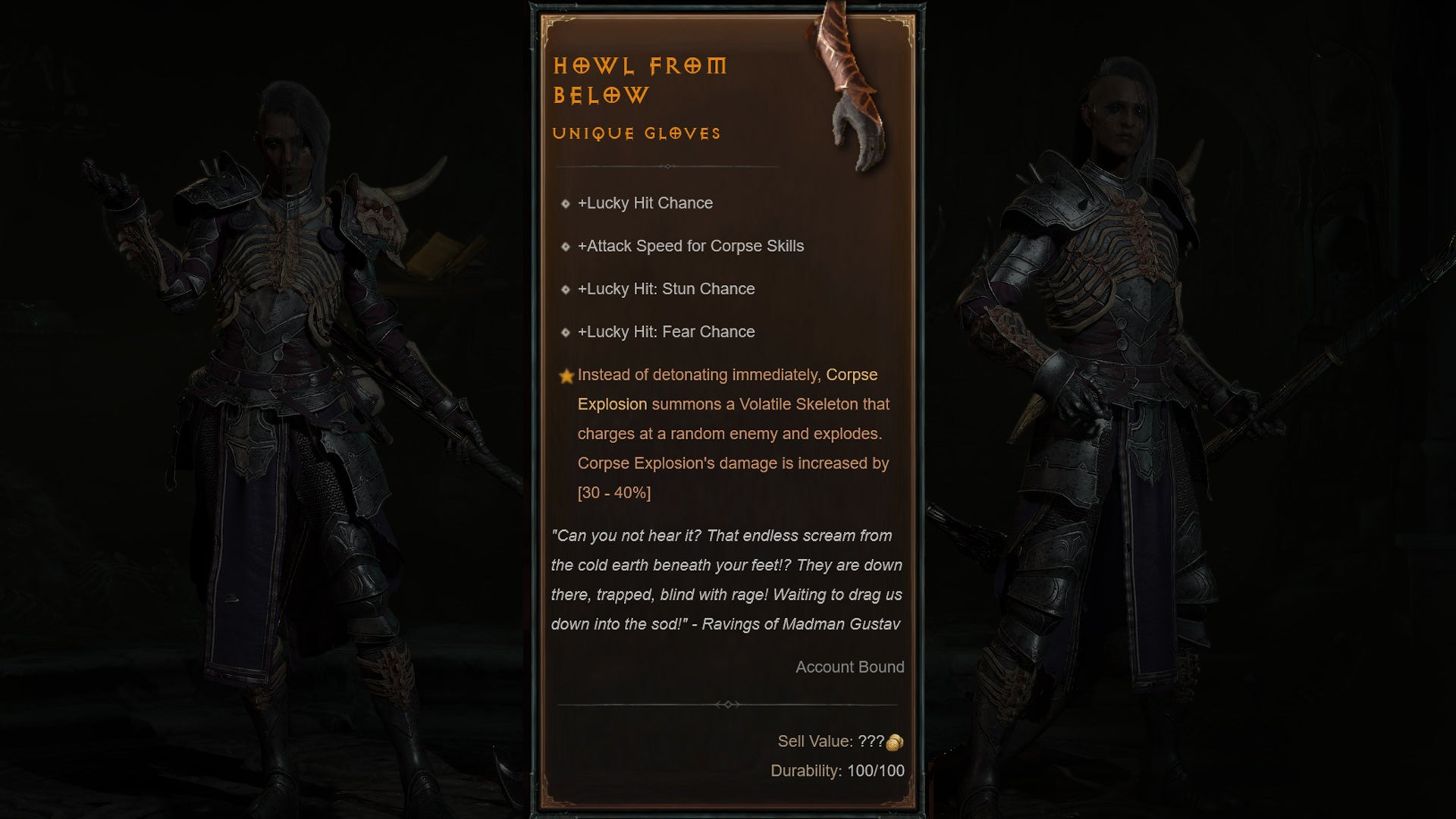
Task: Collapse the Unique Gloves tooltip header
Action: 636,133
